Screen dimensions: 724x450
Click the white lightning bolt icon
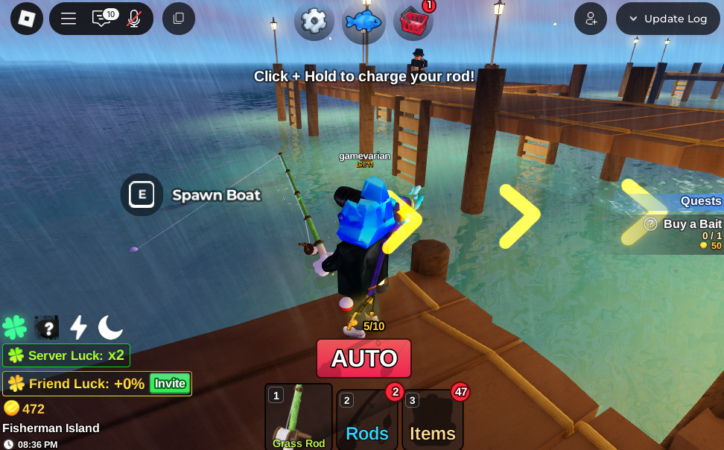pyautogui.click(x=78, y=327)
